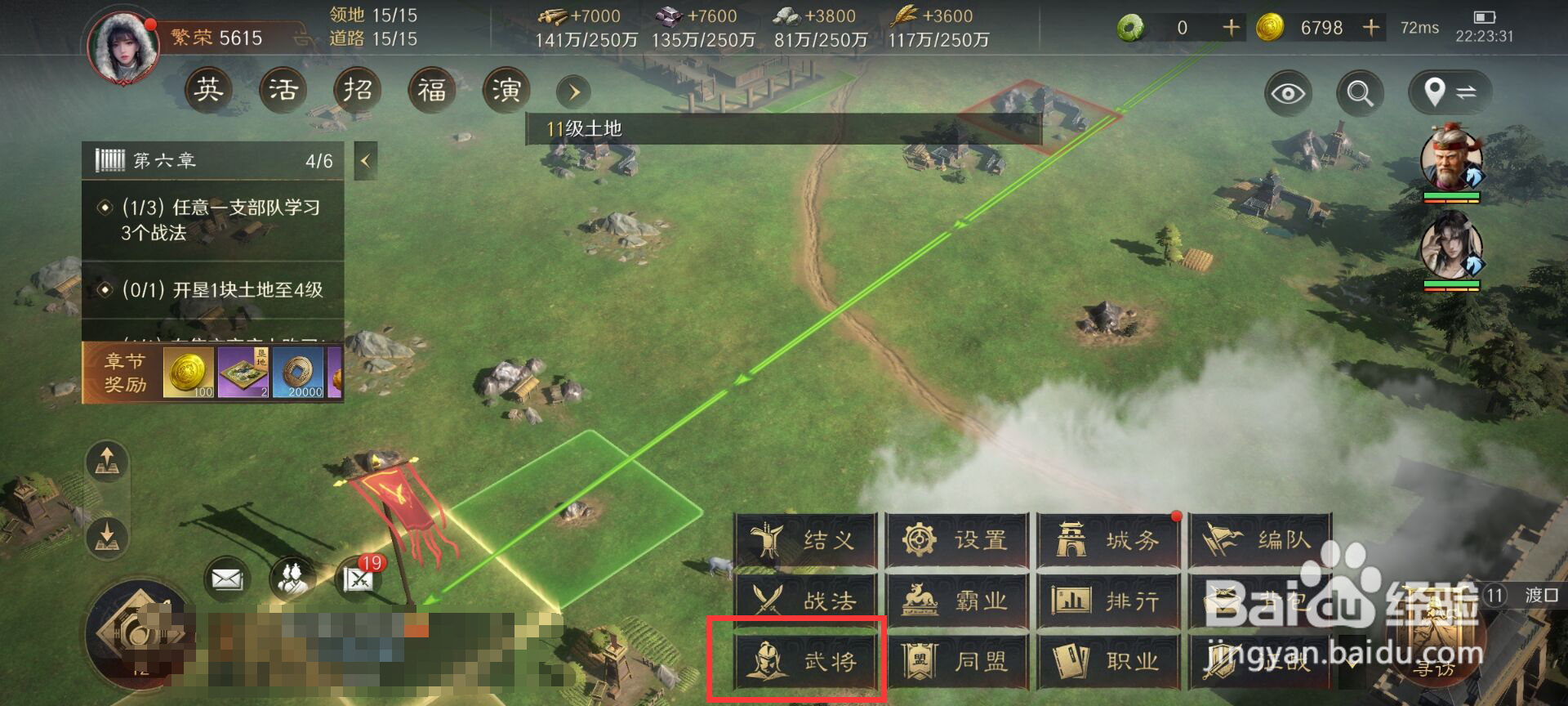1568x706 pixels.
Task: Collapse the 第六章 chapter panel
Action: (x=363, y=160)
